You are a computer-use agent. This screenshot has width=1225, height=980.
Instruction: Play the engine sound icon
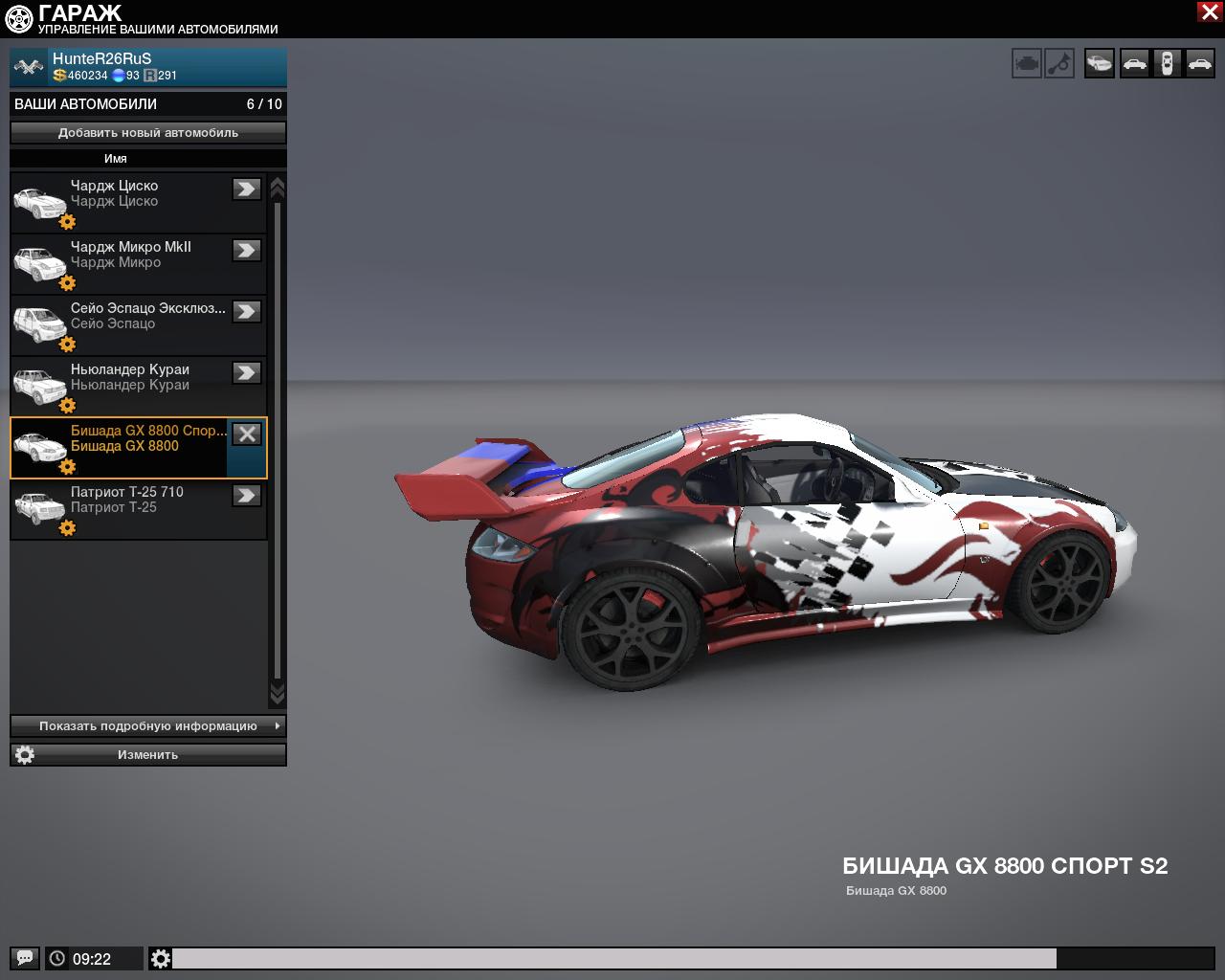(1027, 64)
